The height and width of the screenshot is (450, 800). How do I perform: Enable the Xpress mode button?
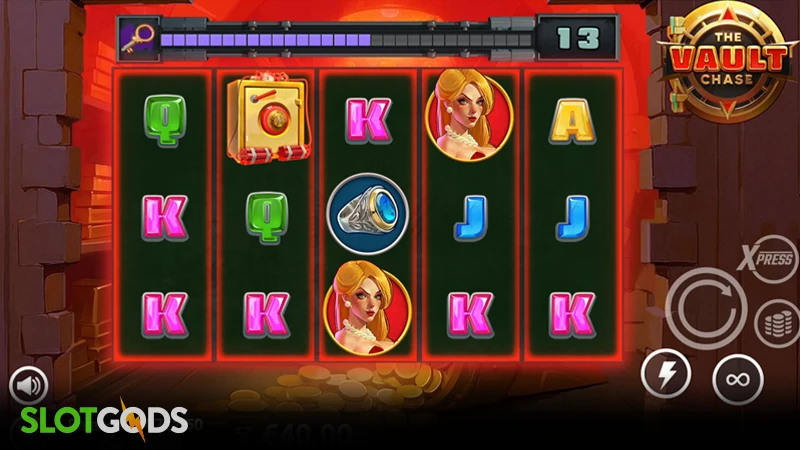tap(765, 257)
